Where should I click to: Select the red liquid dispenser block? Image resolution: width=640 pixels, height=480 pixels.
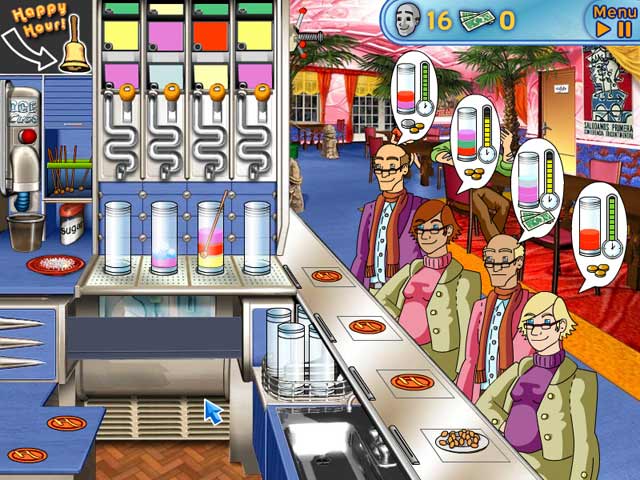pos(213,37)
